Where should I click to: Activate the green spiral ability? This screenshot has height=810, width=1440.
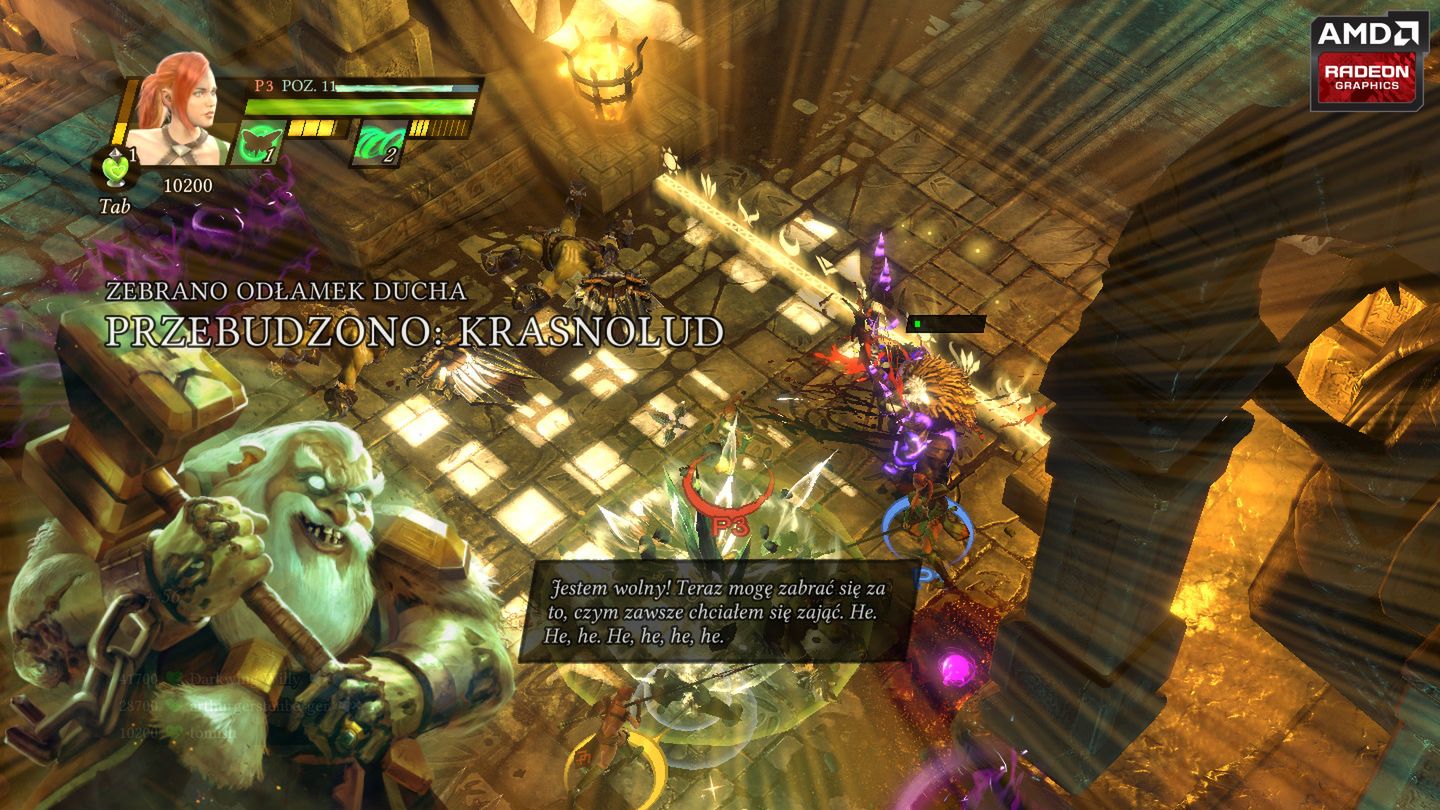(x=378, y=142)
